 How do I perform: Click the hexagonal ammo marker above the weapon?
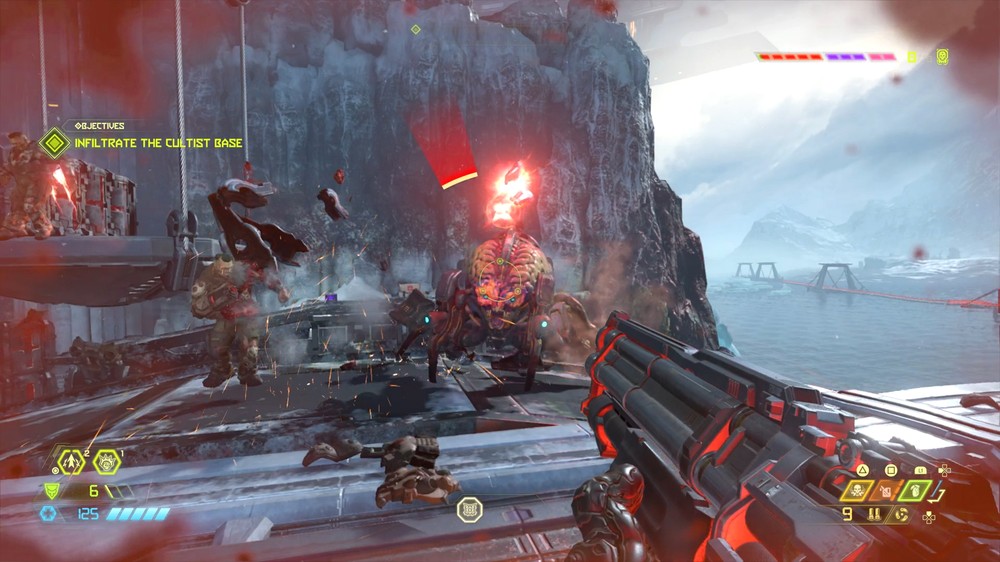[x=470, y=510]
